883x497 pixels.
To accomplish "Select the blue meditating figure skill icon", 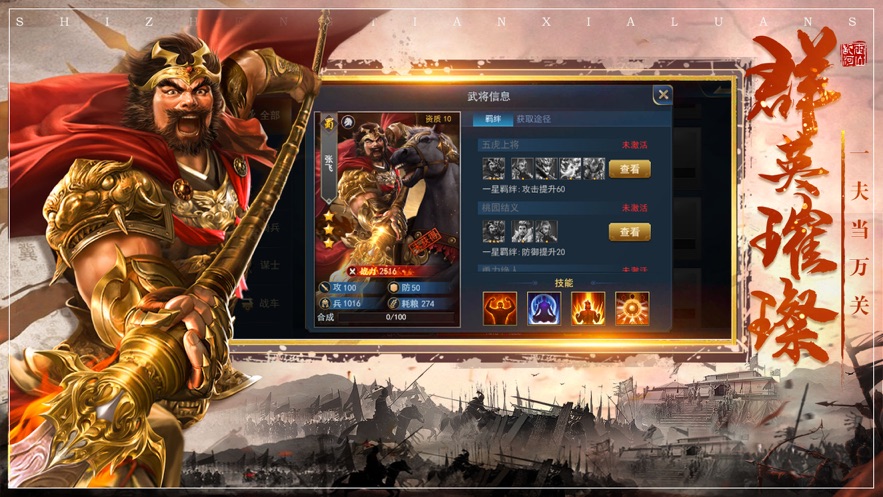I will 544,308.
